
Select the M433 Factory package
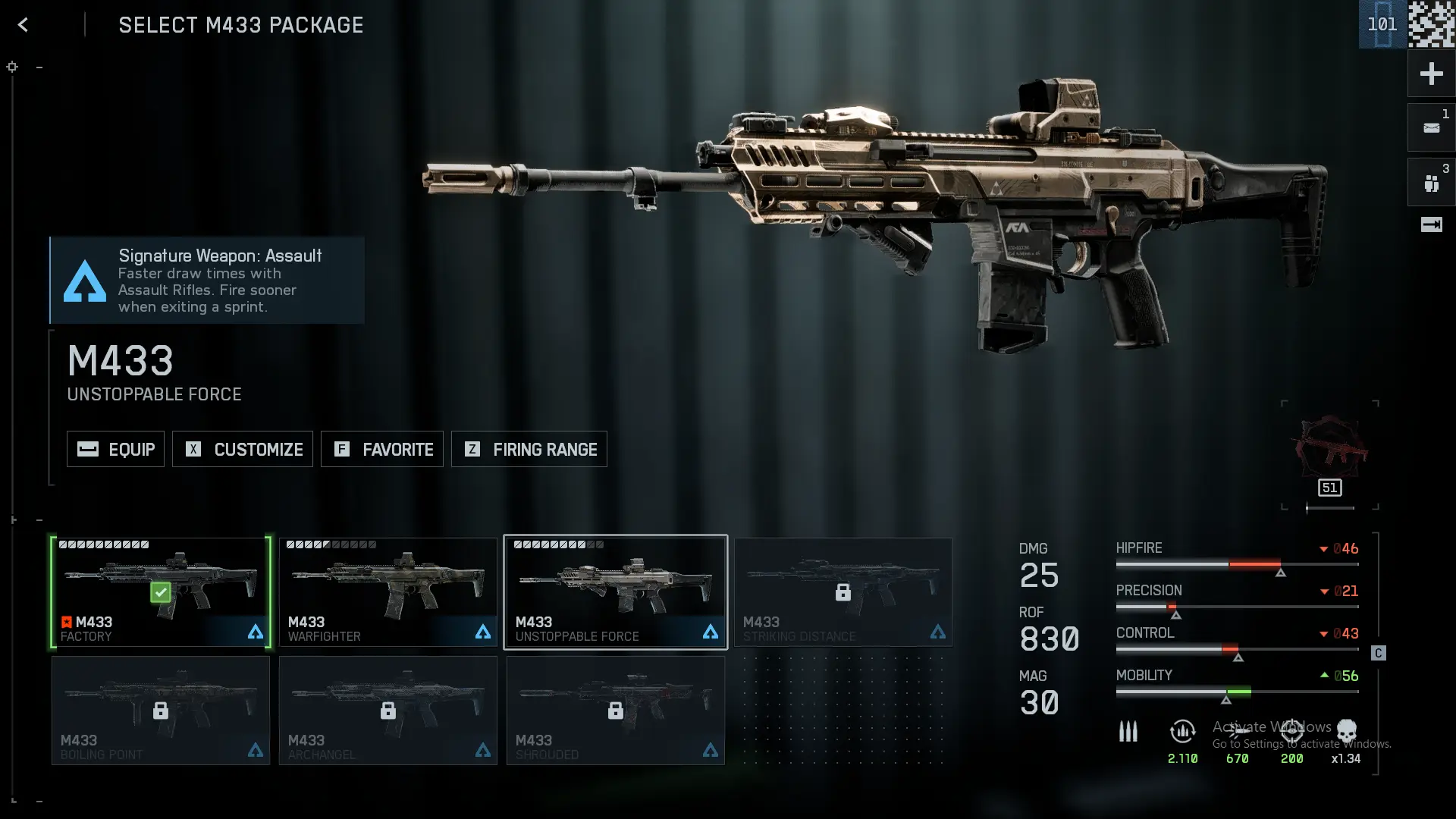click(x=161, y=592)
